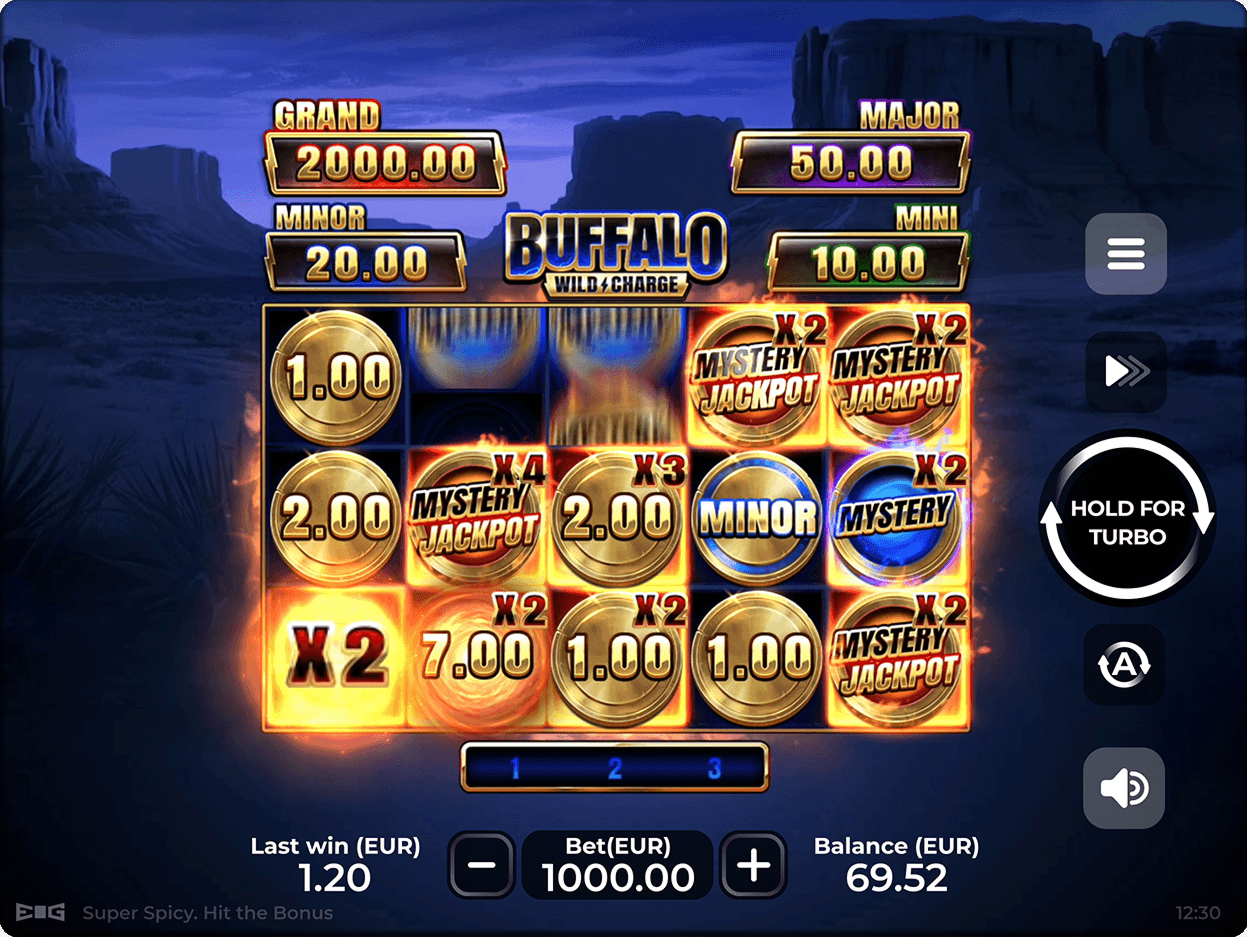Increase the bet with the plus button
This screenshot has height=937, width=1247.
(753, 863)
